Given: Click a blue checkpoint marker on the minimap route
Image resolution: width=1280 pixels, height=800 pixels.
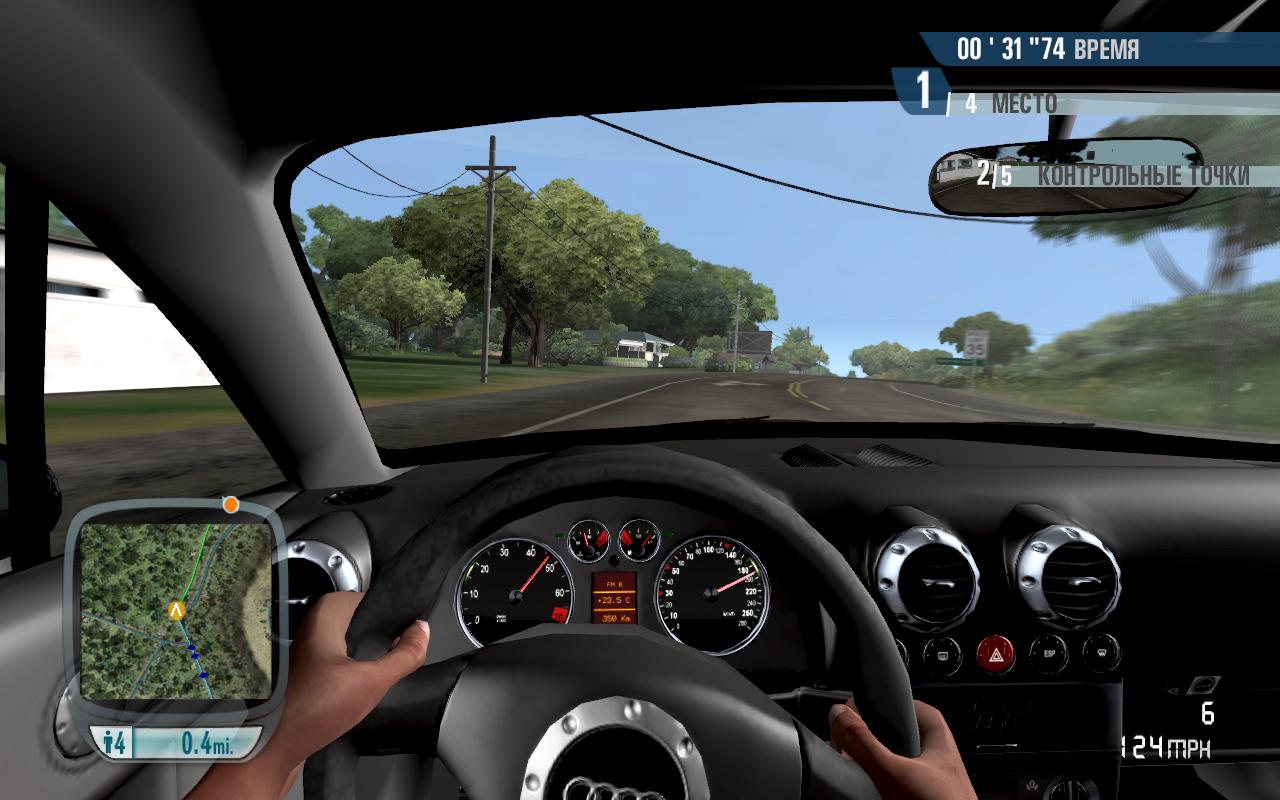Looking at the screenshot, I should click(x=193, y=647).
